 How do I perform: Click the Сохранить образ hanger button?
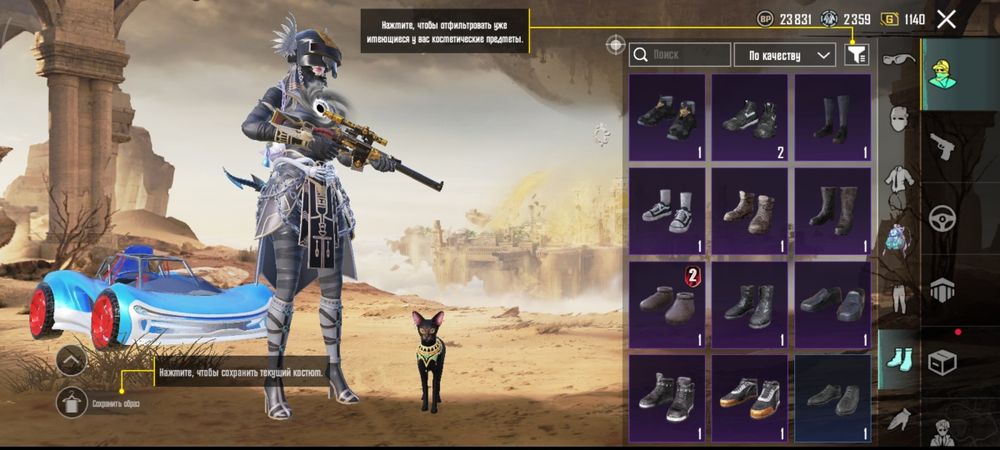pyautogui.click(x=71, y=402)
